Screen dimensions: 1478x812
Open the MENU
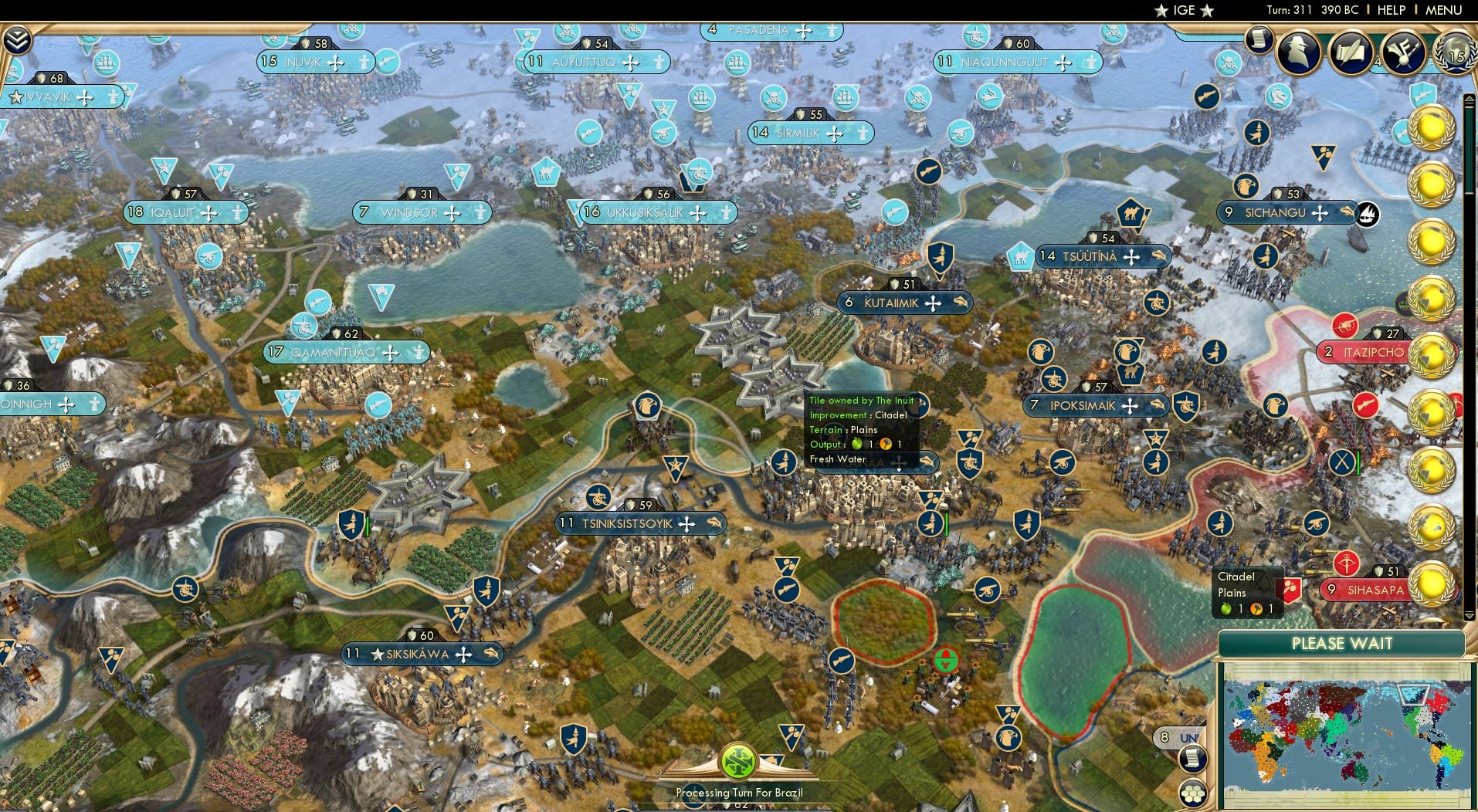click(x=1442, y=10)
